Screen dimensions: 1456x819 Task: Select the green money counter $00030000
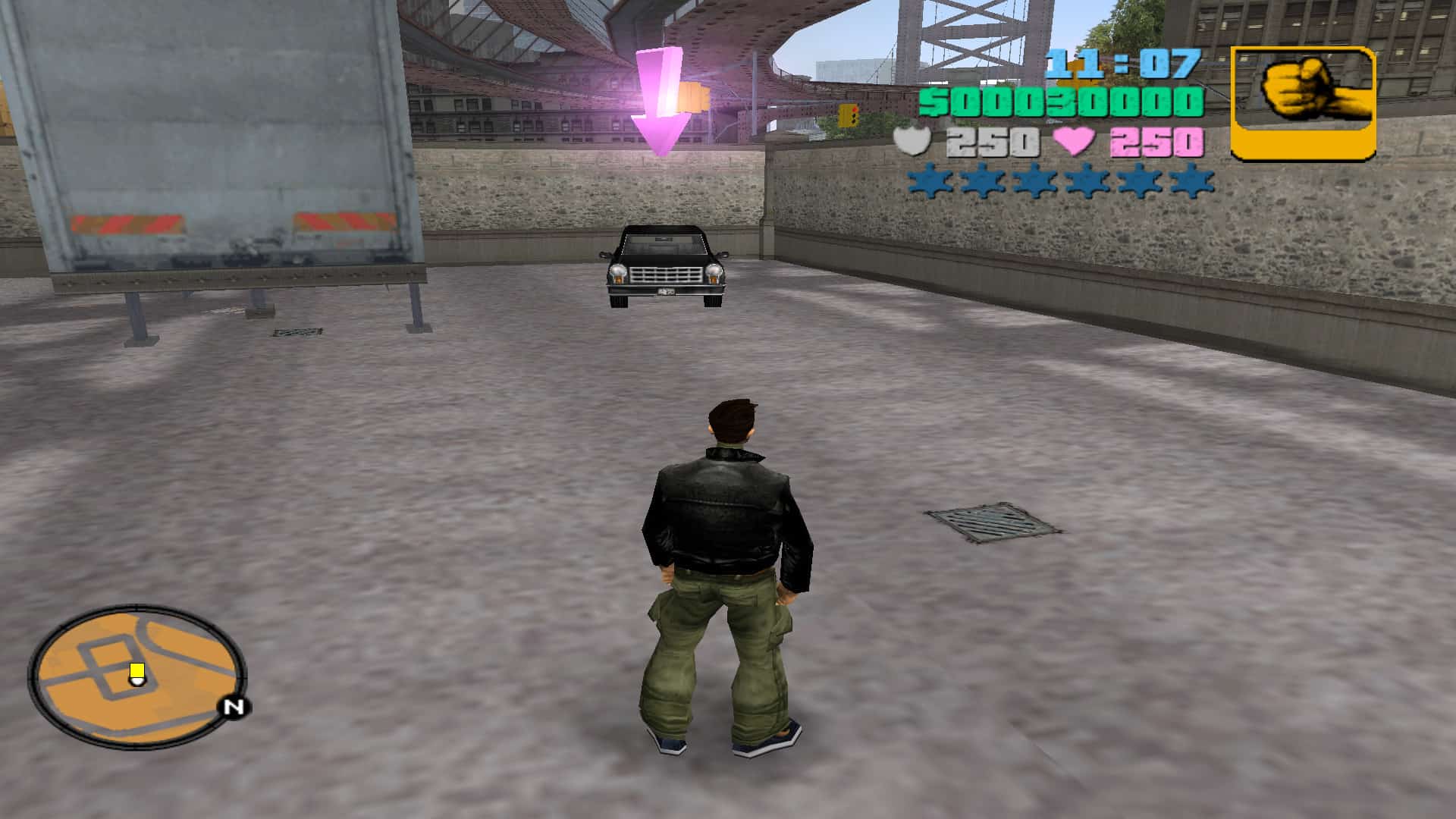coord(1062,101)
